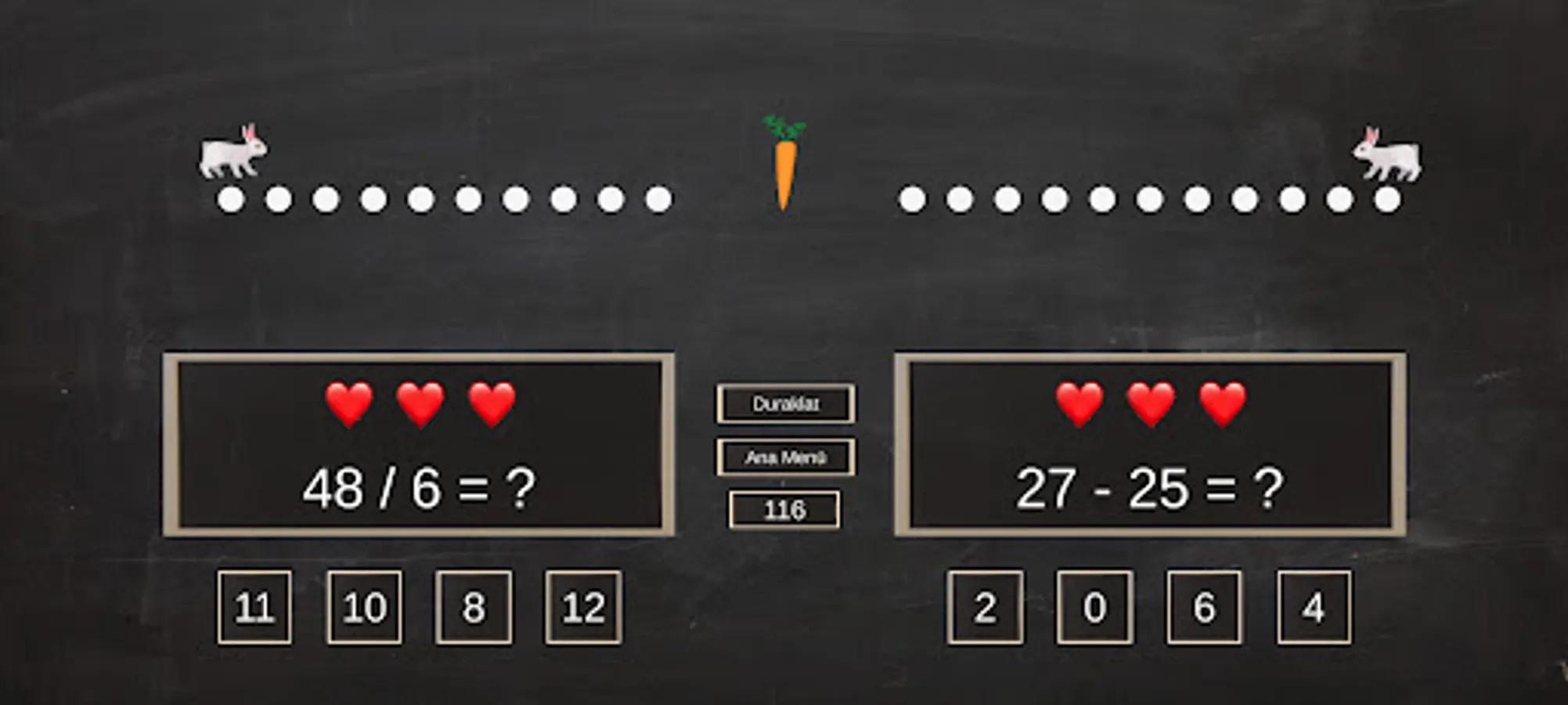Open the Ana Menü

tap(785, 456)
